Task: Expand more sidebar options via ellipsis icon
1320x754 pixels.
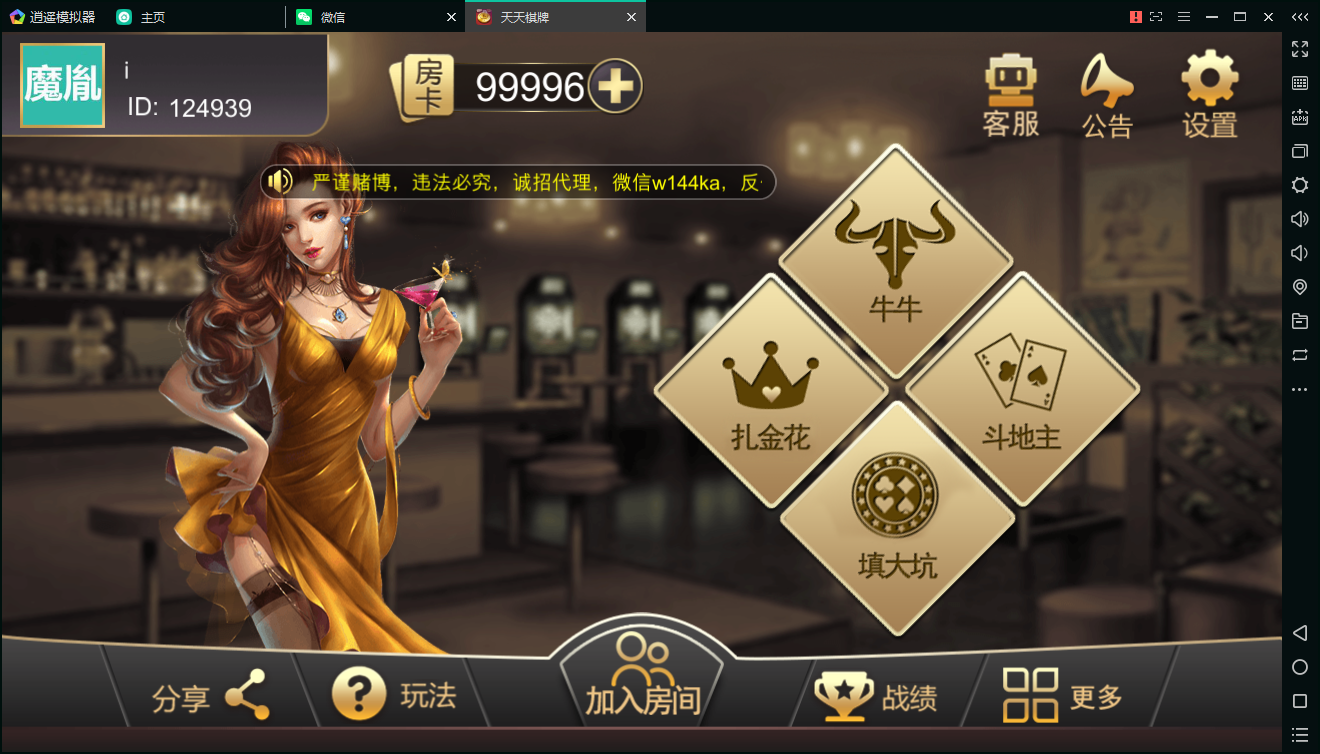Action: point(1299,389)
